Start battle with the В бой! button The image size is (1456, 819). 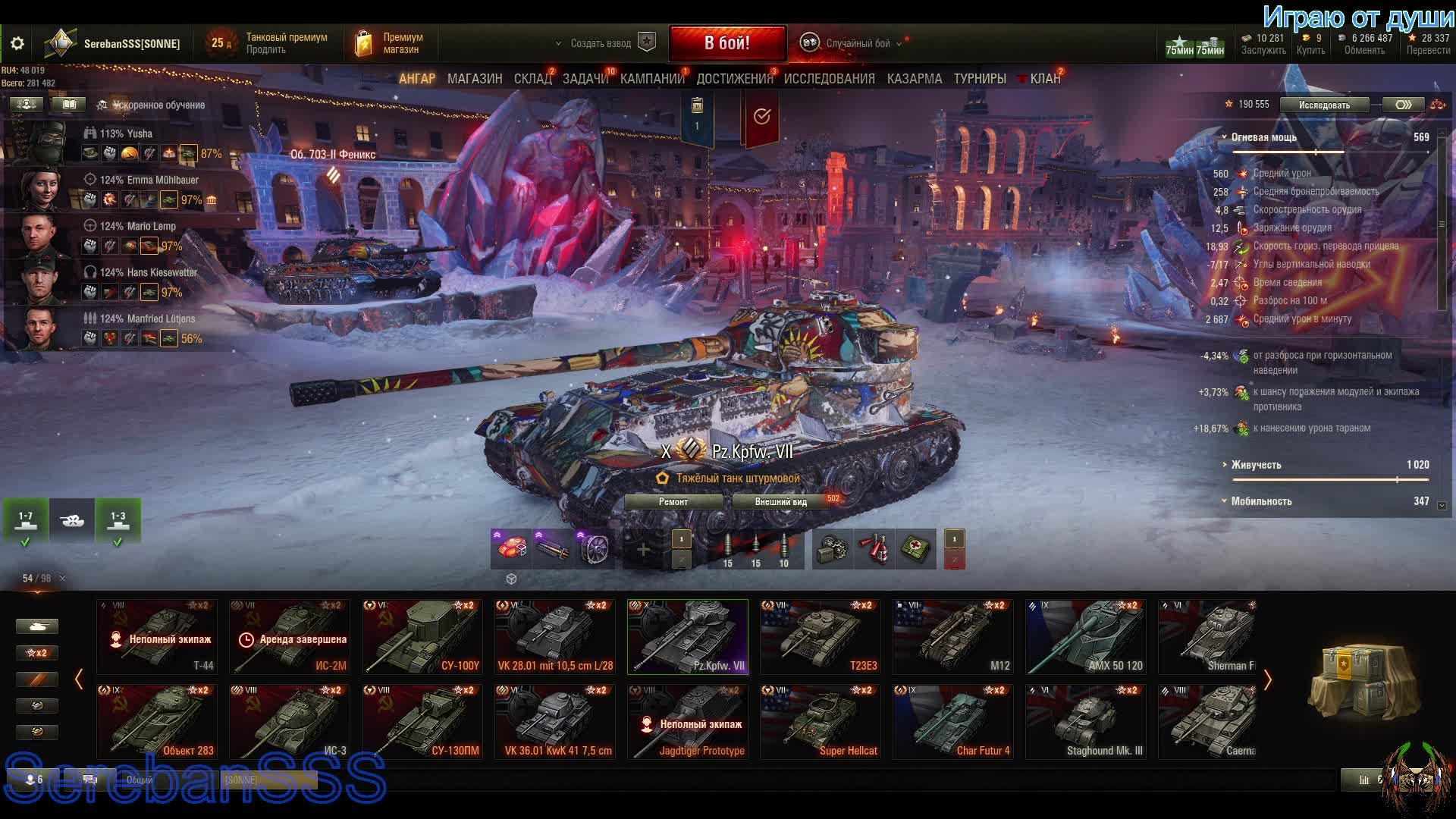click(726, 43)
